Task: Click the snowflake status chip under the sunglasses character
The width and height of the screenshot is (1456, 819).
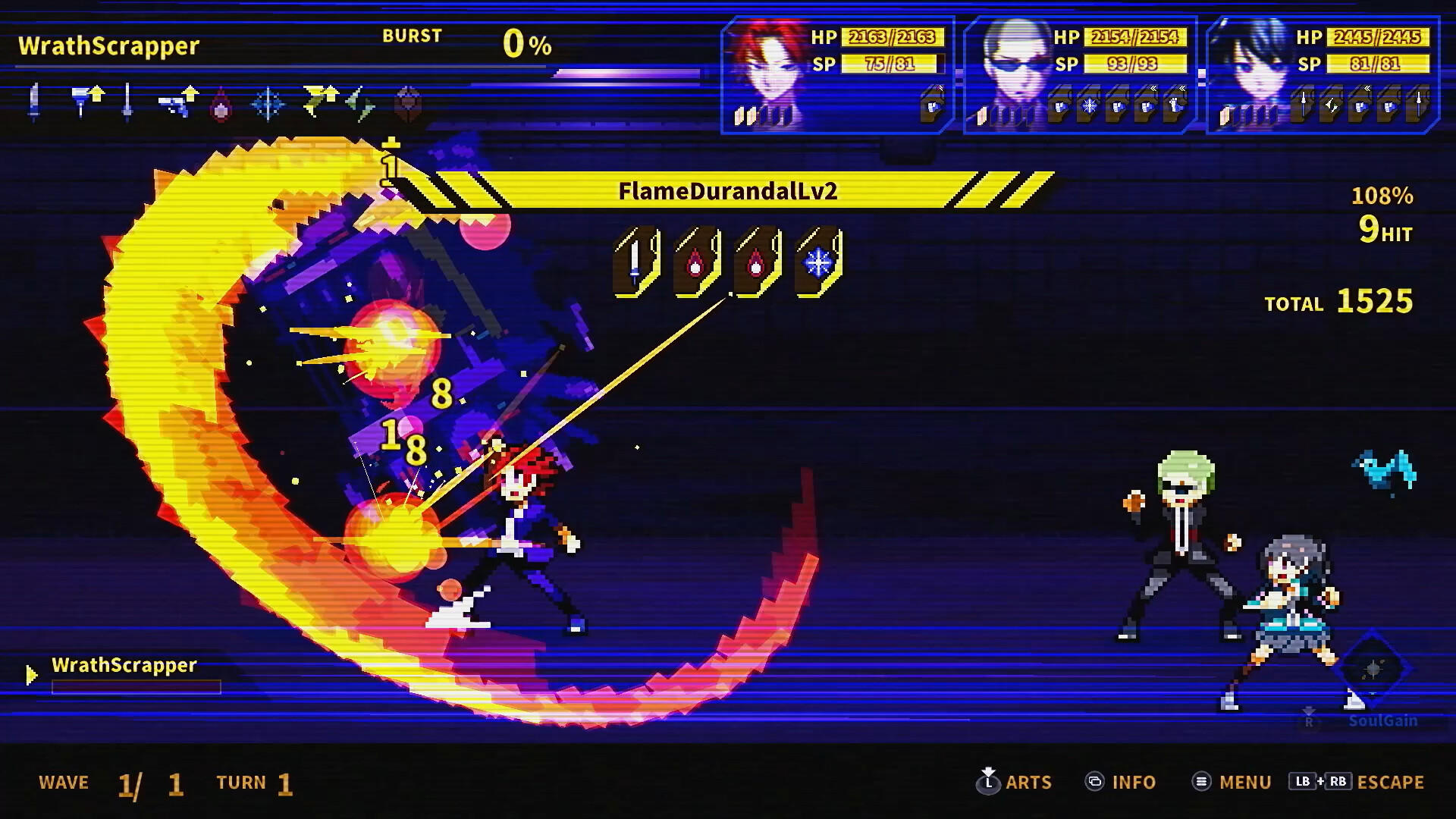Action: pyautogui.click(x=1090, y=106)
